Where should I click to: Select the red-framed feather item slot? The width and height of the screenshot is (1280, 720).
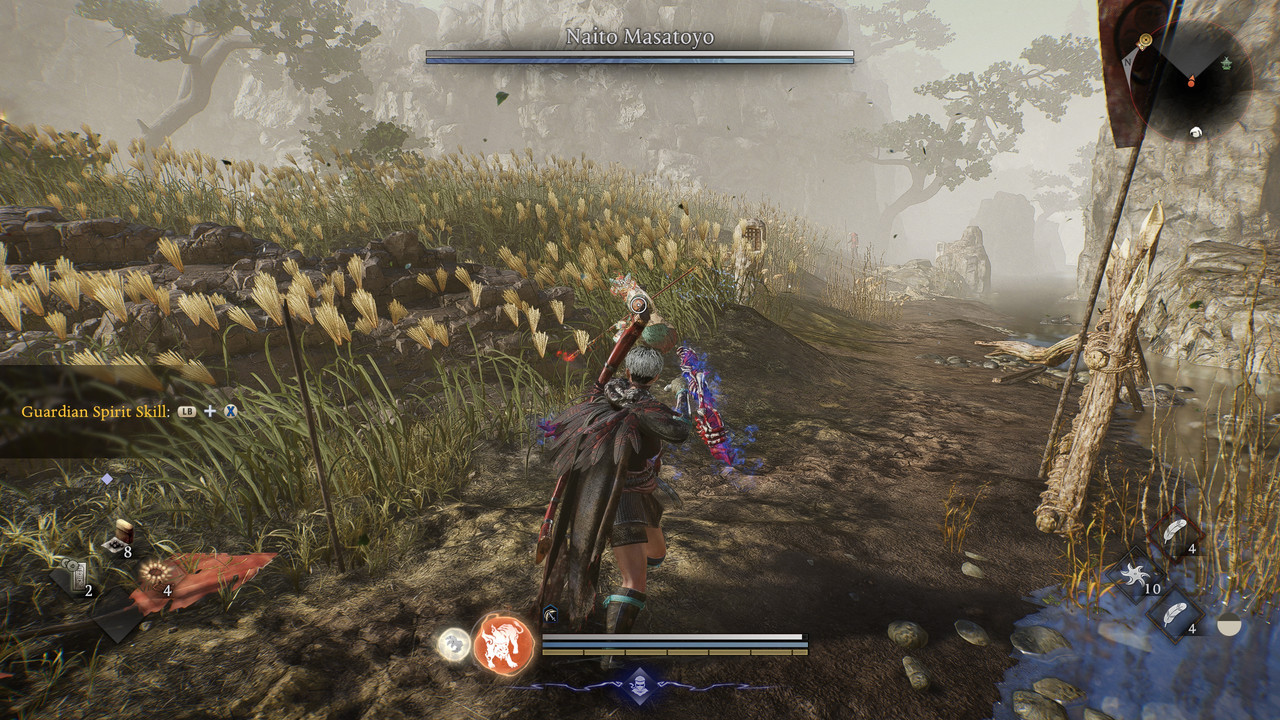[x=1176, y=532]
